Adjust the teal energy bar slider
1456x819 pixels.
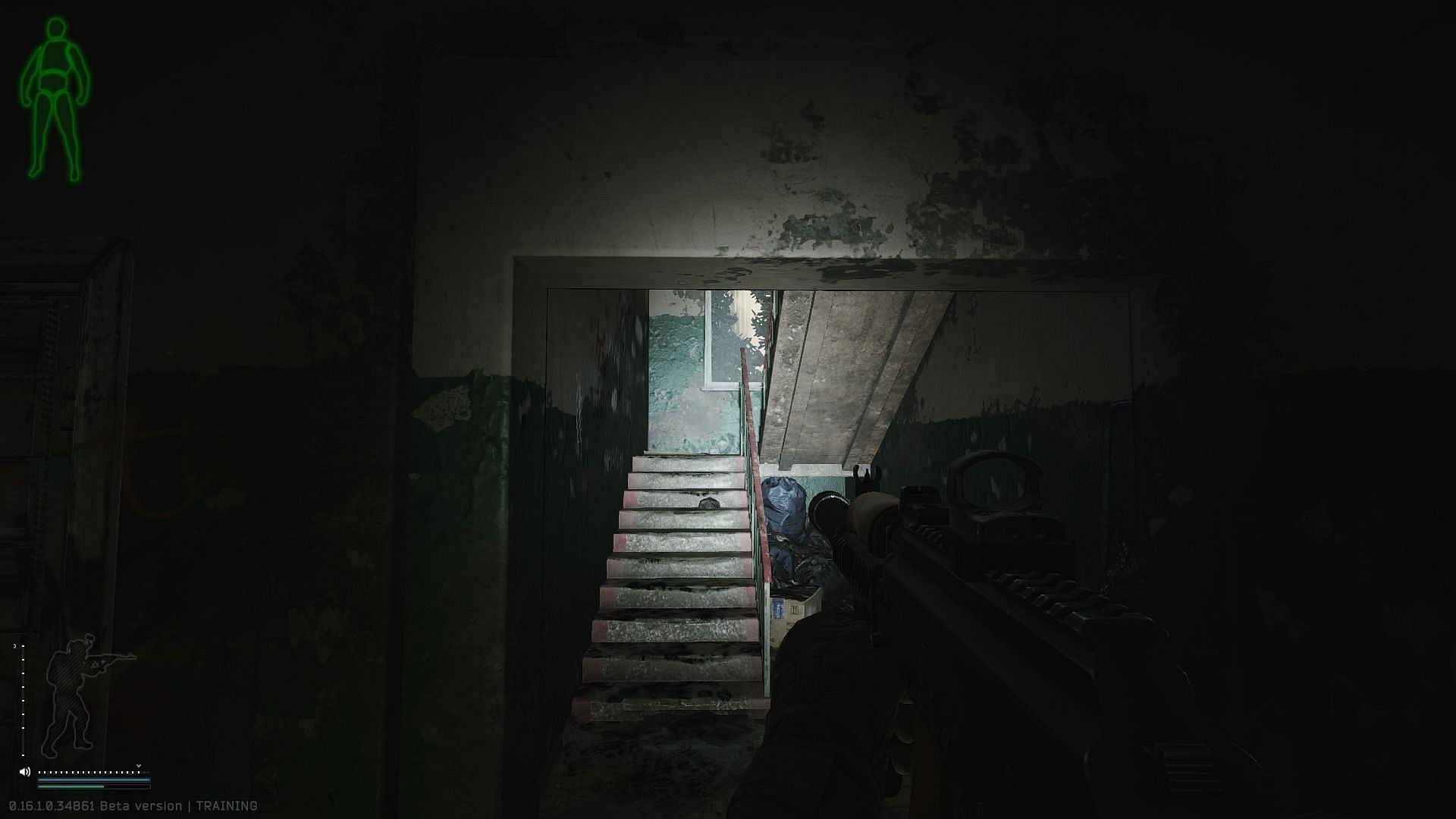point(86,787)
